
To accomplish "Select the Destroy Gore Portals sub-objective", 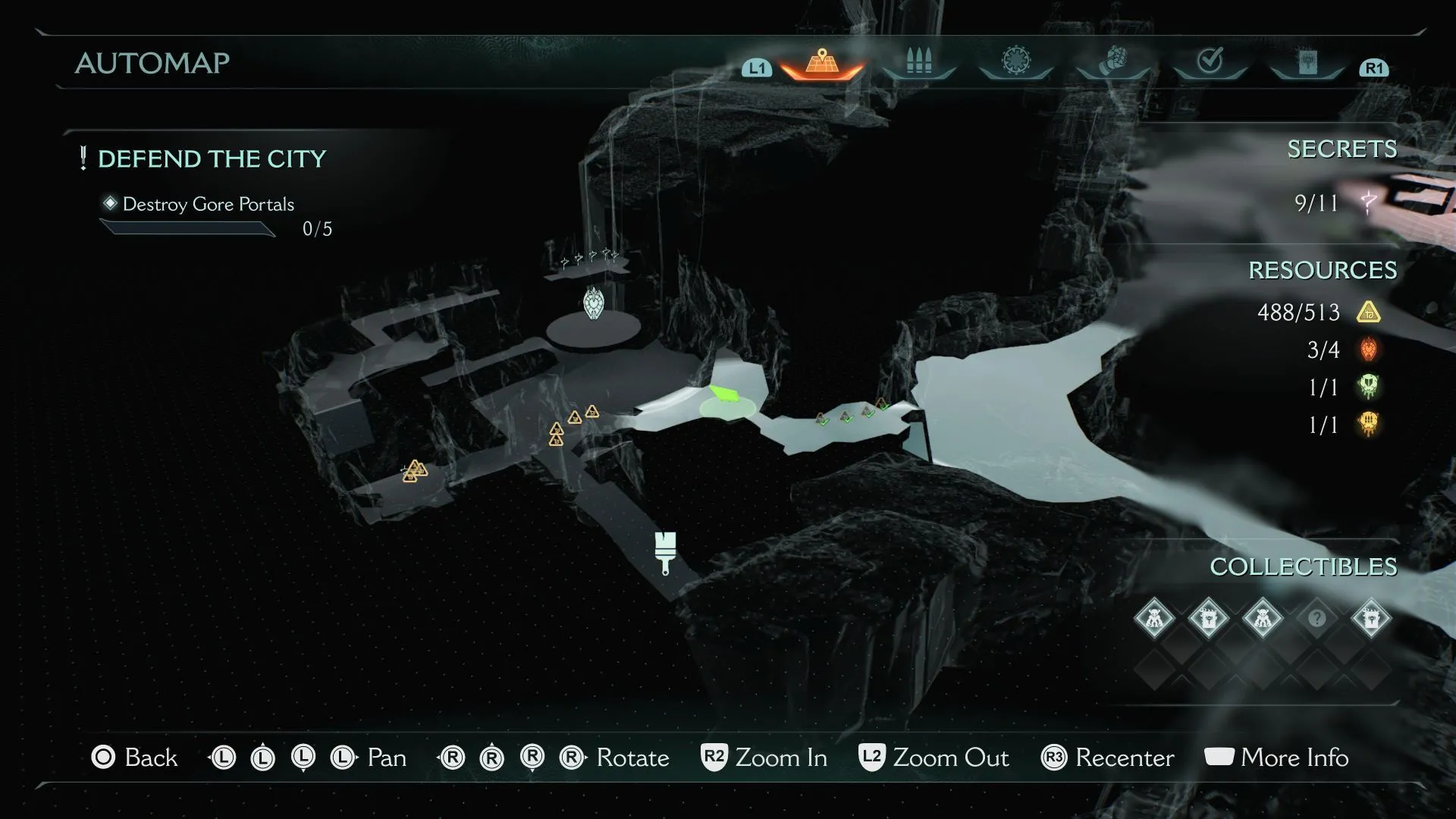I will (208, 205).
